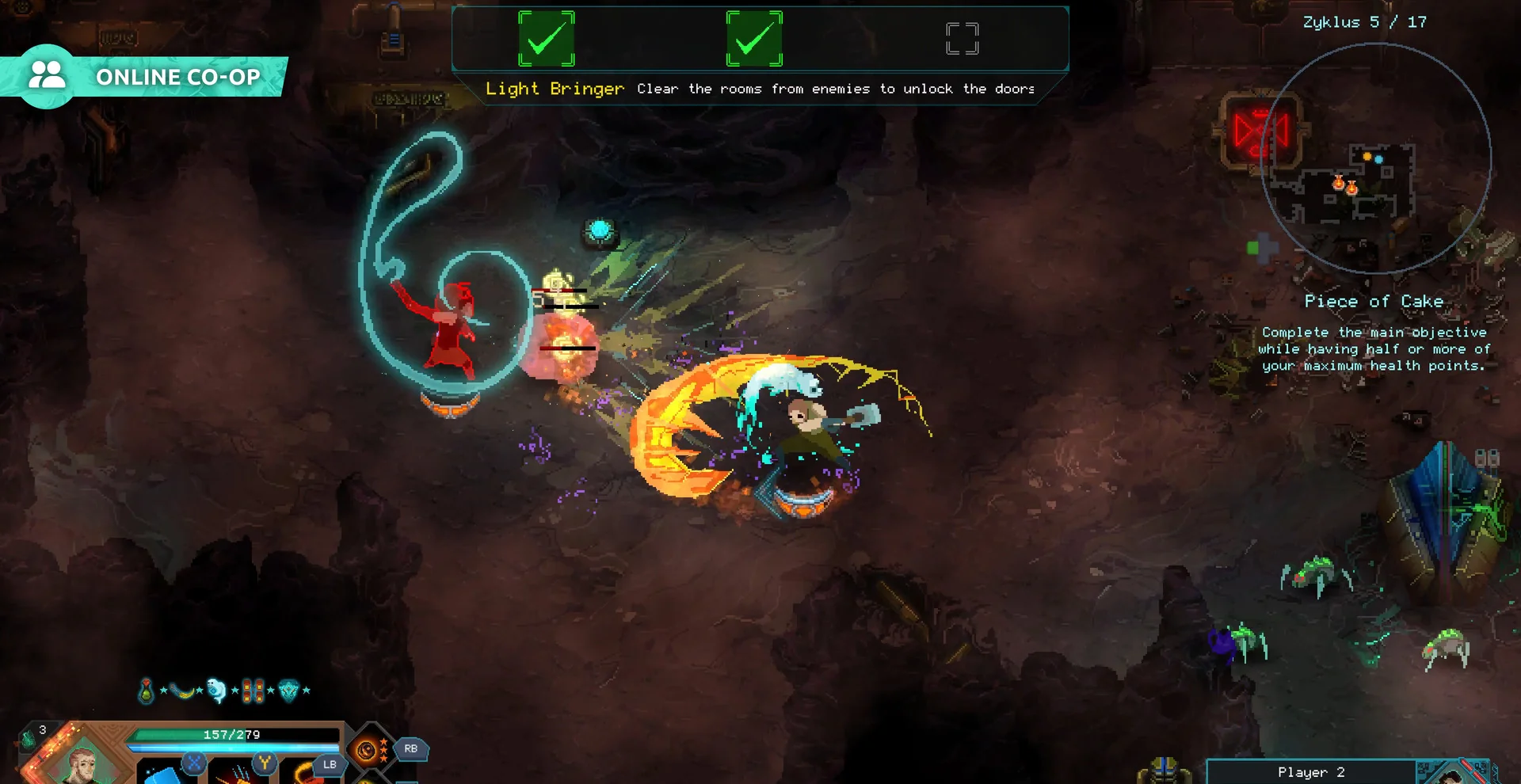Click the orange rune-blocks relic icon
The height and width of the screenshot is (784, 1521).
point(253,690)
